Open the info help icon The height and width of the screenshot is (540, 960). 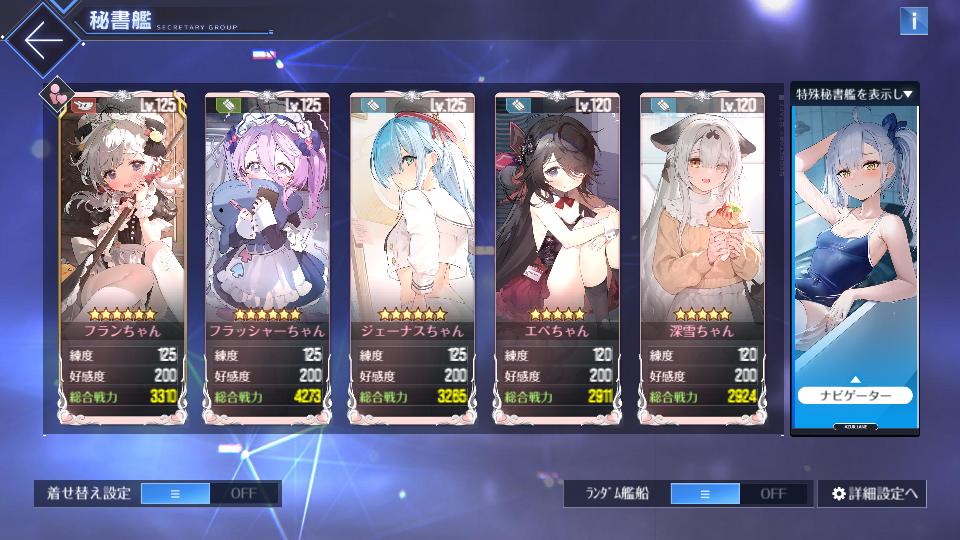[x=913, y=21]
